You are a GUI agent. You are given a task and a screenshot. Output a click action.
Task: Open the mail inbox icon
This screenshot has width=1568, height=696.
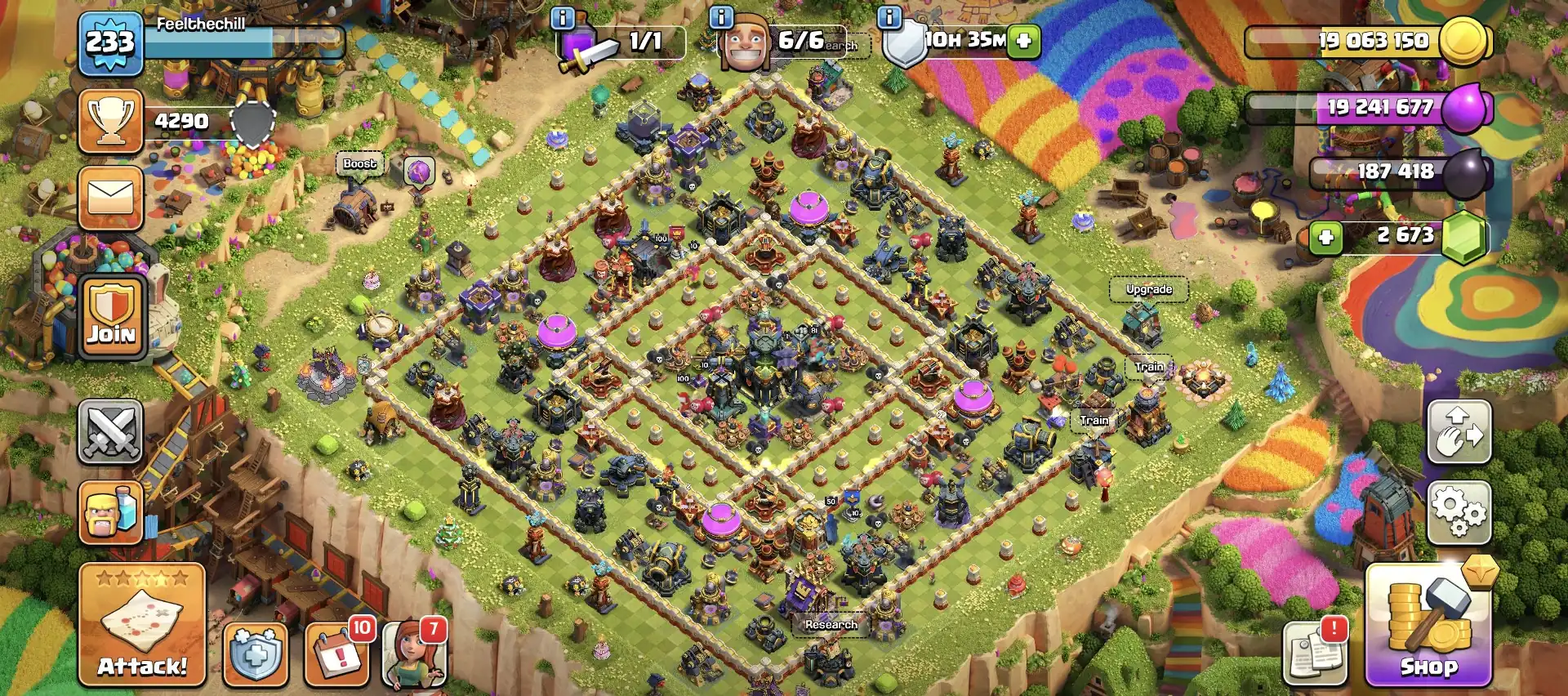click(x=110, y=198)
